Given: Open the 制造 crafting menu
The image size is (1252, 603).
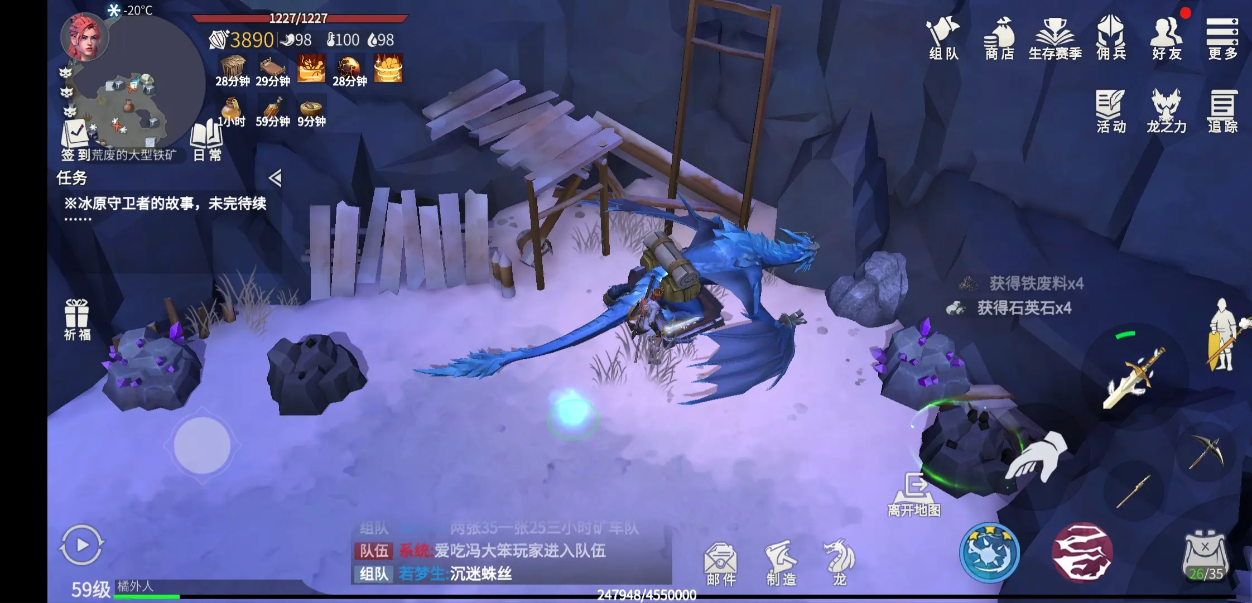Looking at the screenshot, I should pos(781,563).
